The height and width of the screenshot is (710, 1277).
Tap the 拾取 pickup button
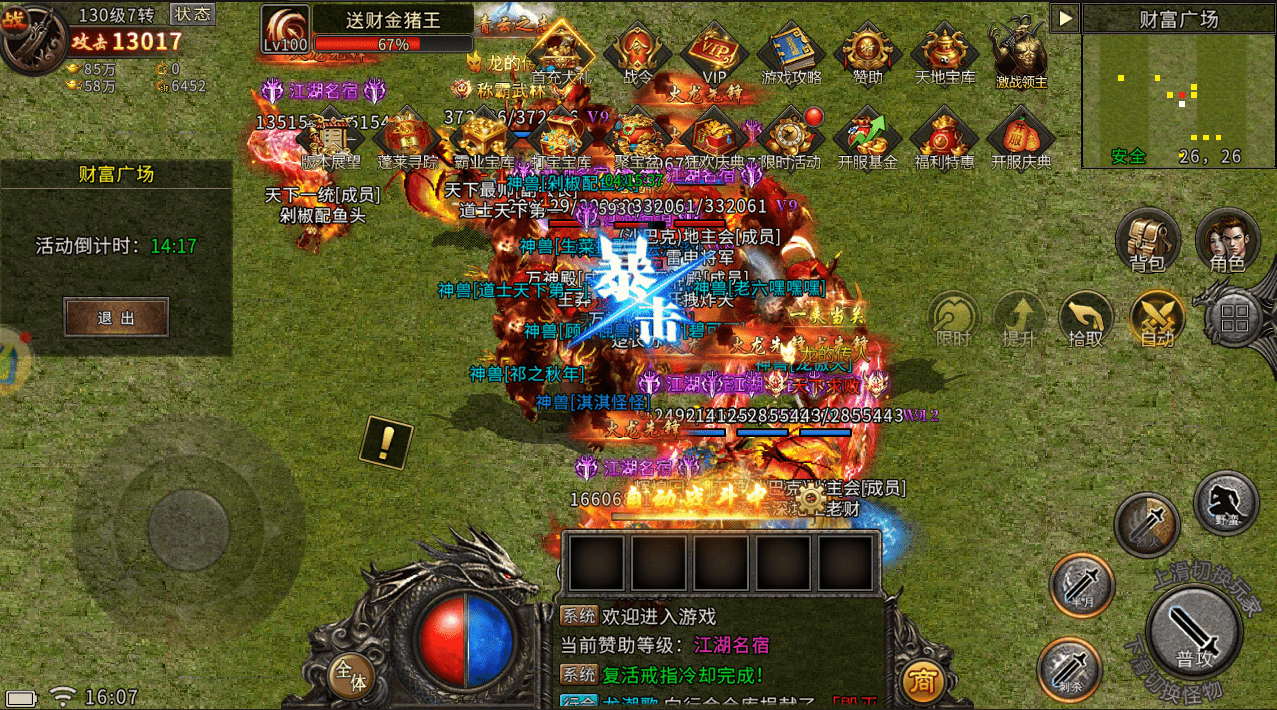pos(1086,320)
